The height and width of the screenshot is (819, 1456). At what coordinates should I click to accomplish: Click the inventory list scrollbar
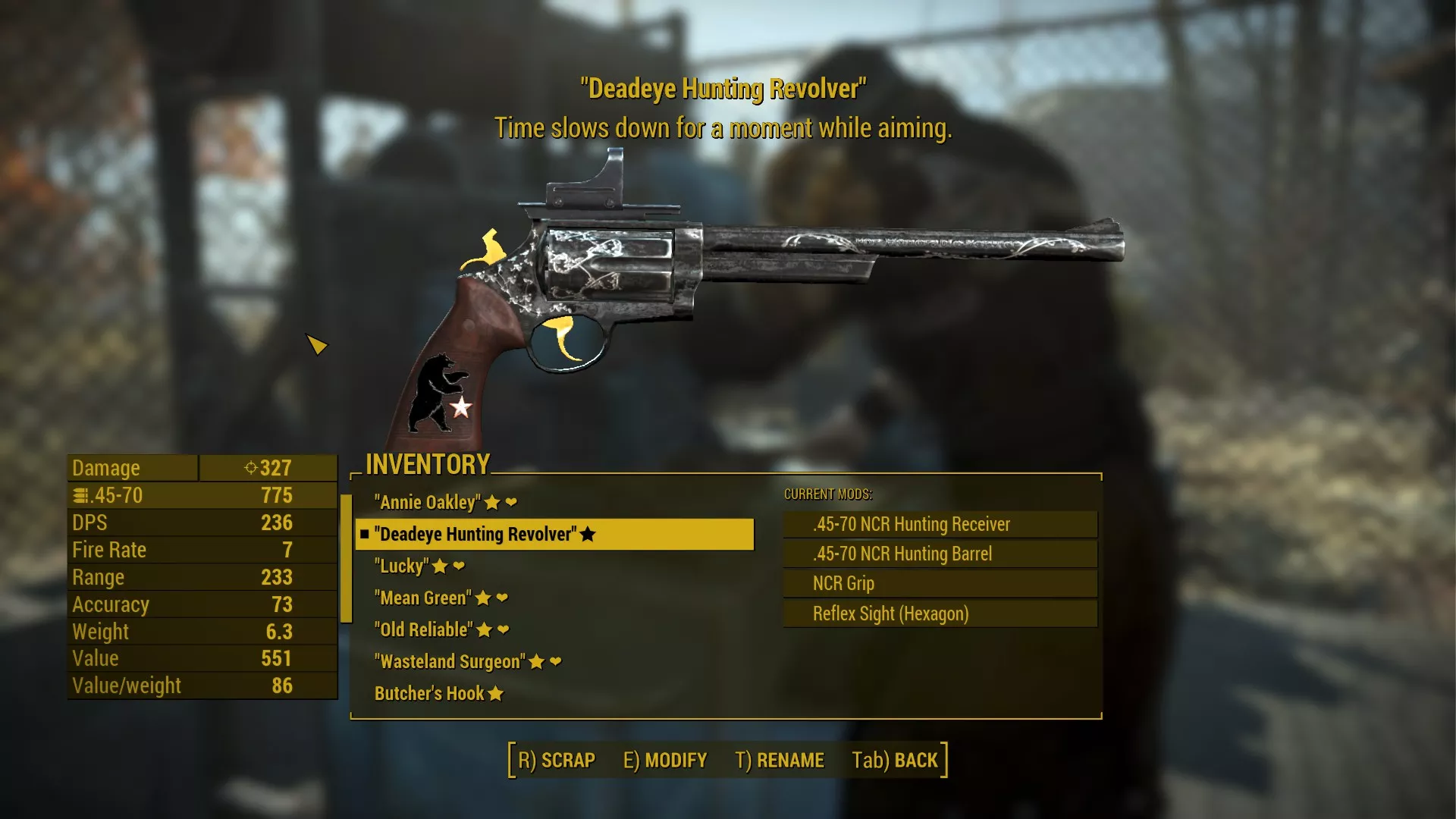(x=346, y=558)
